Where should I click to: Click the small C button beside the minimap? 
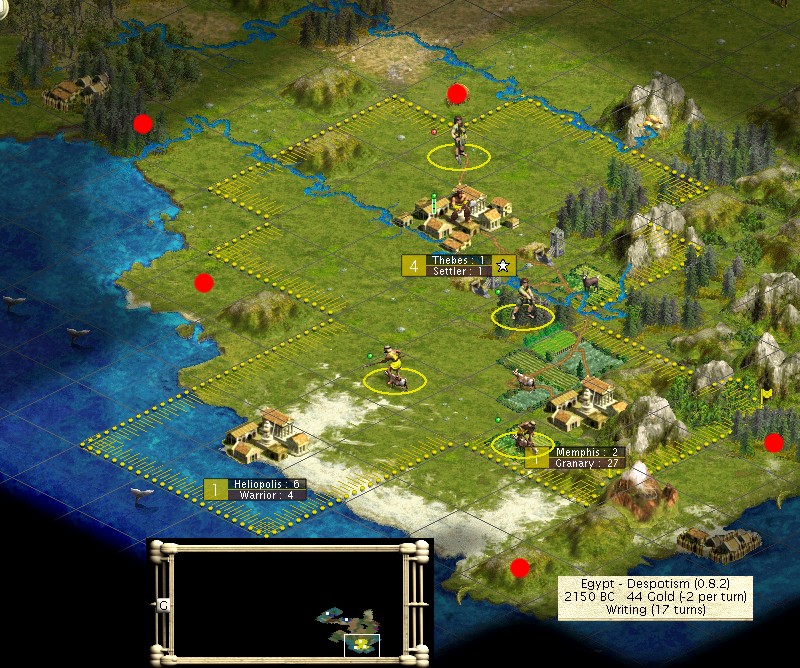click(x=163, y=605)
